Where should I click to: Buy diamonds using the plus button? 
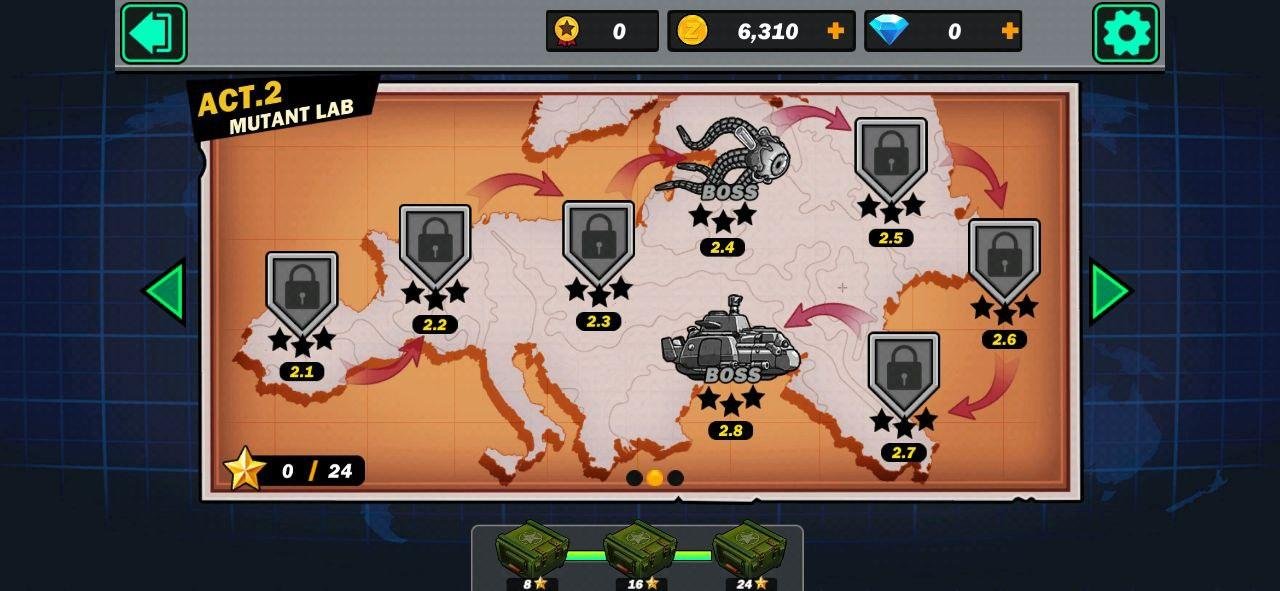pyautogui.click(x=1010, y=31)
